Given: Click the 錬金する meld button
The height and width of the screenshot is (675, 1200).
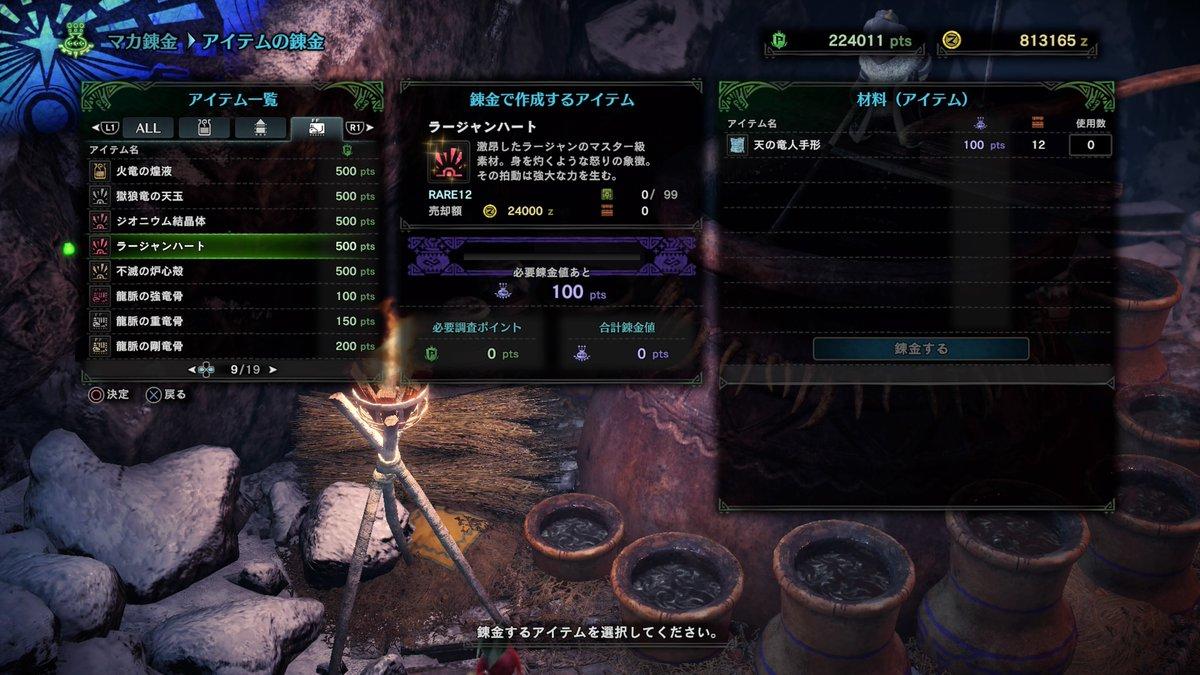Looking at the screenshot, I should (x=920, y=349).
